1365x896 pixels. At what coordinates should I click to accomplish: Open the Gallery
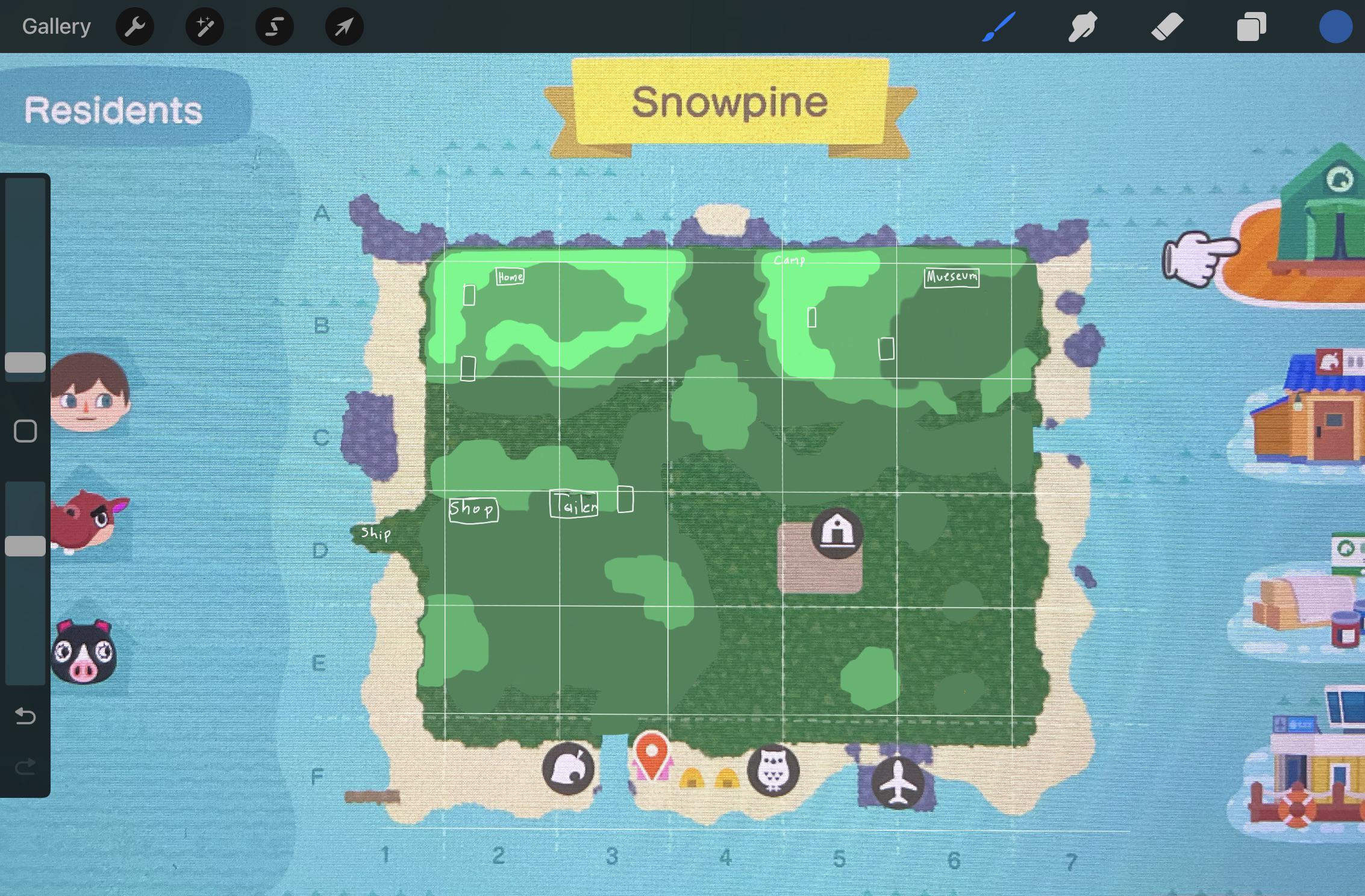pyautogui.click(x=55, y=26)
